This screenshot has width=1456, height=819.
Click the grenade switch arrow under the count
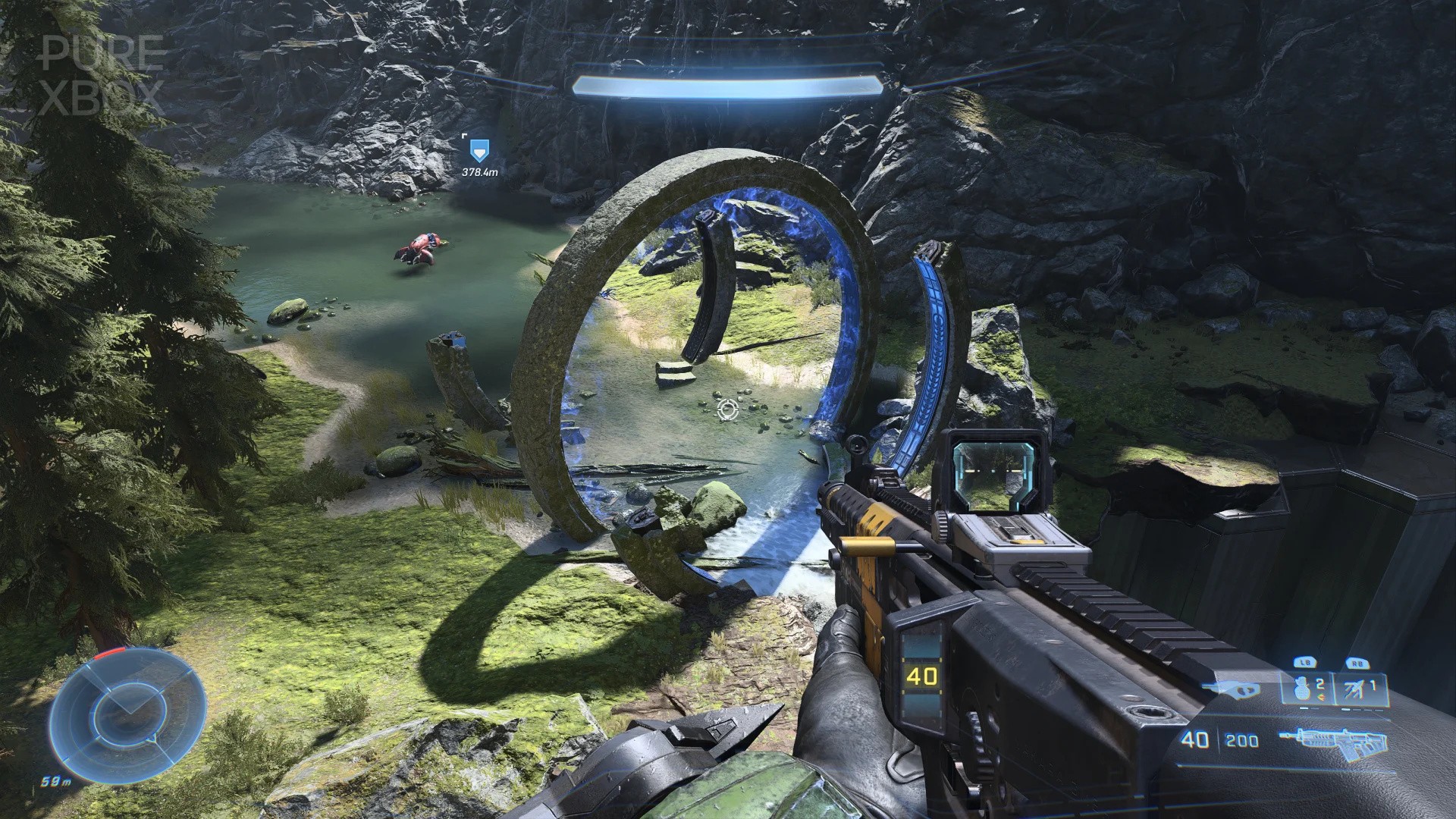pos(1321,695)
